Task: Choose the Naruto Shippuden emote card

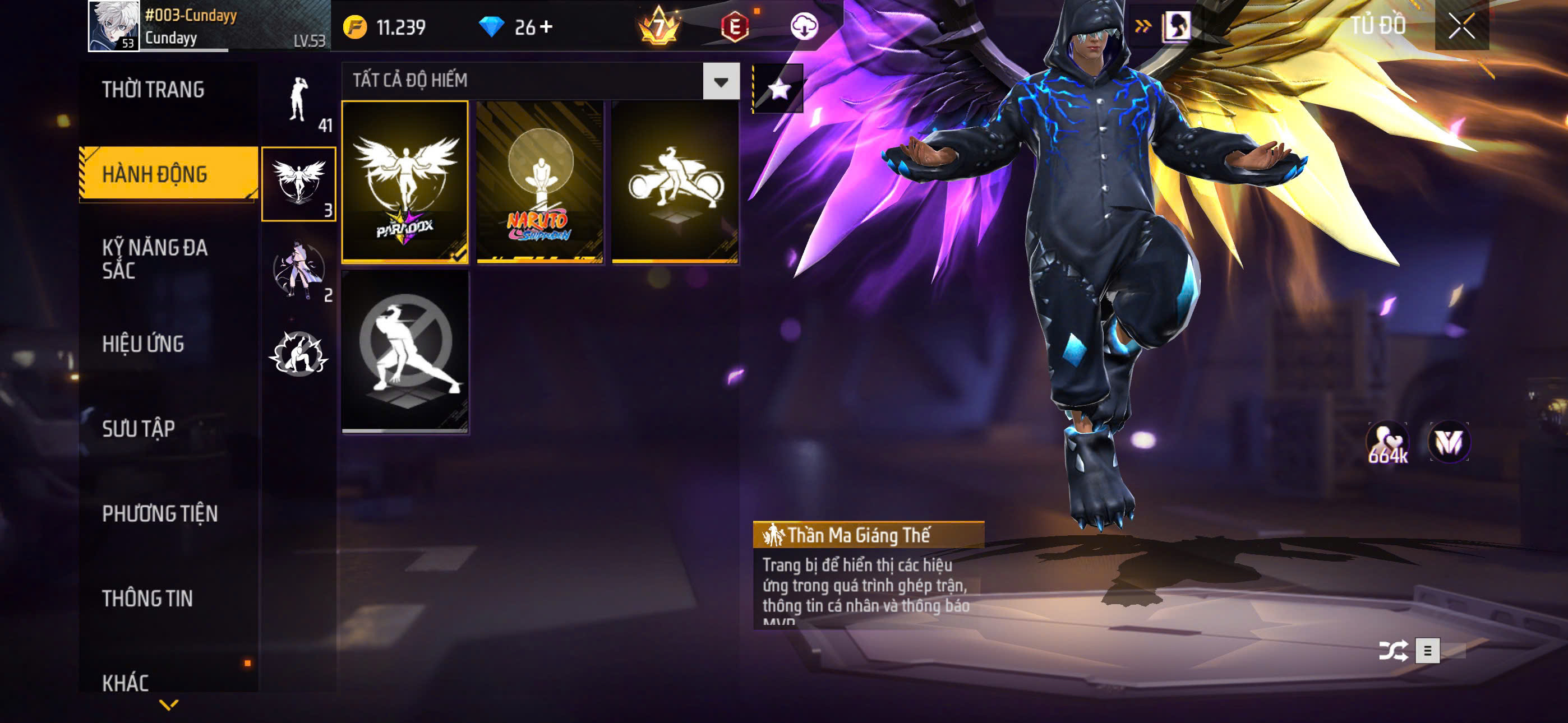Action: [x=540, y=182]
